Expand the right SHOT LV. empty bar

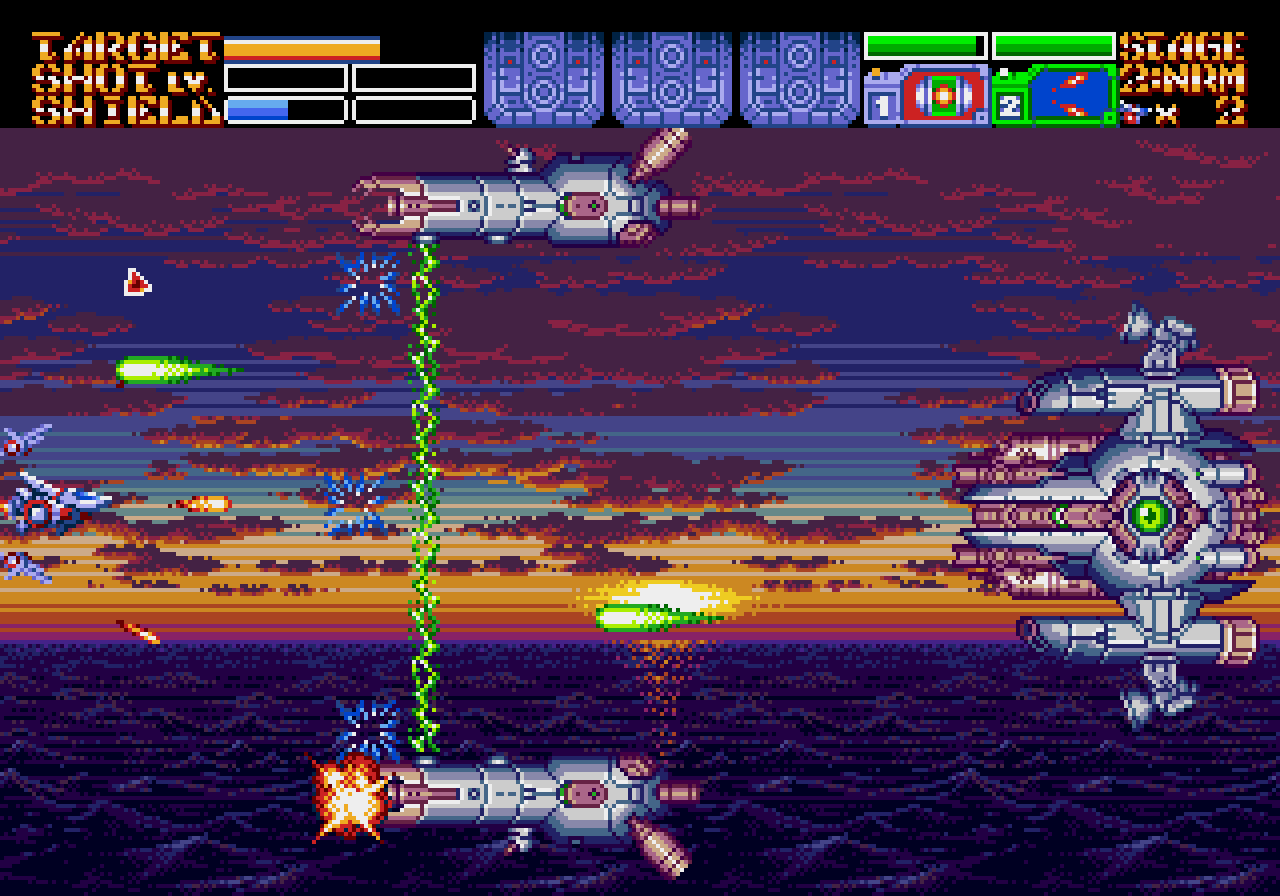(x=412, y=75)
